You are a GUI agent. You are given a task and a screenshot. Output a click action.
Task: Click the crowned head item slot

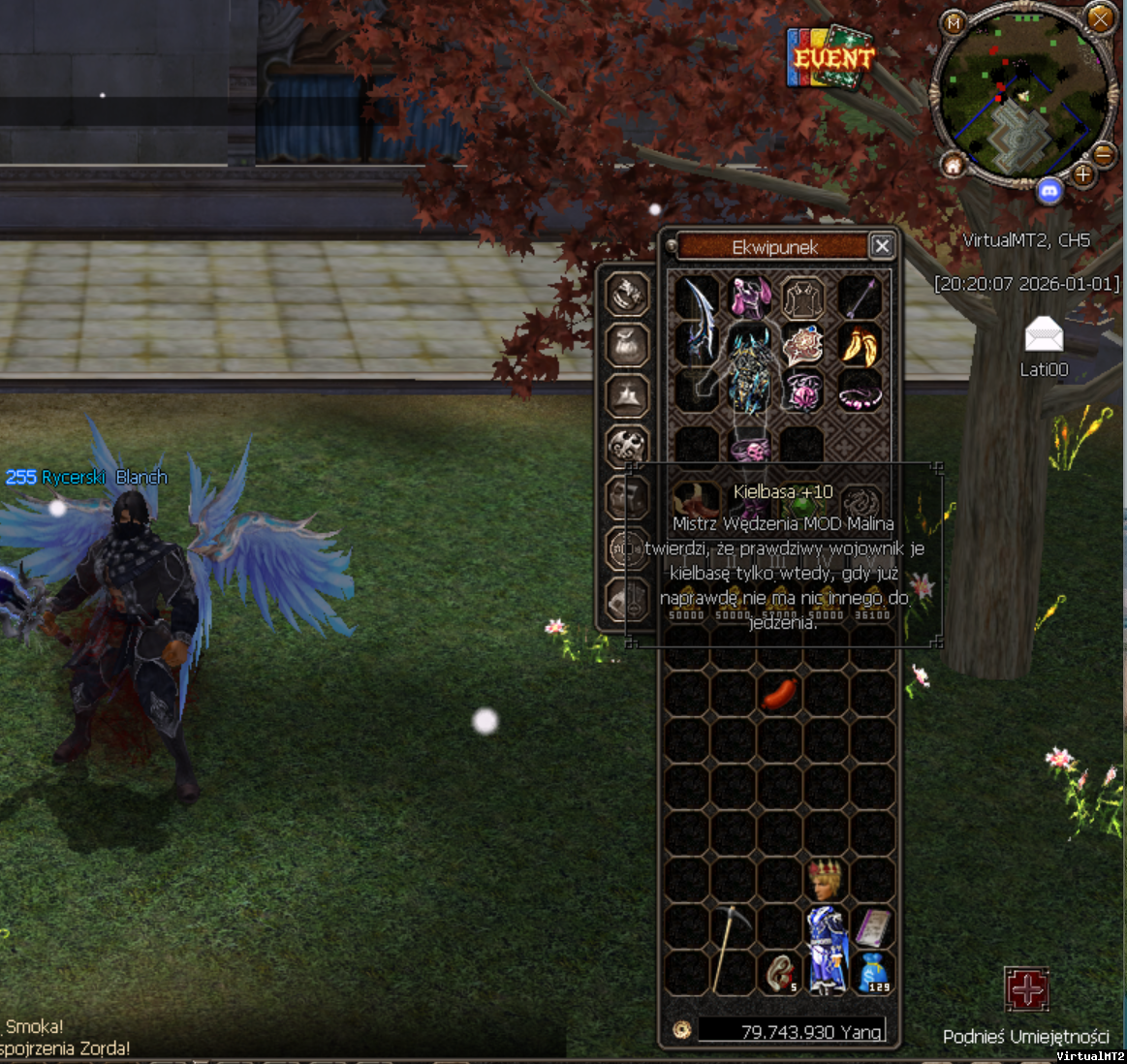tap(825, 880)
